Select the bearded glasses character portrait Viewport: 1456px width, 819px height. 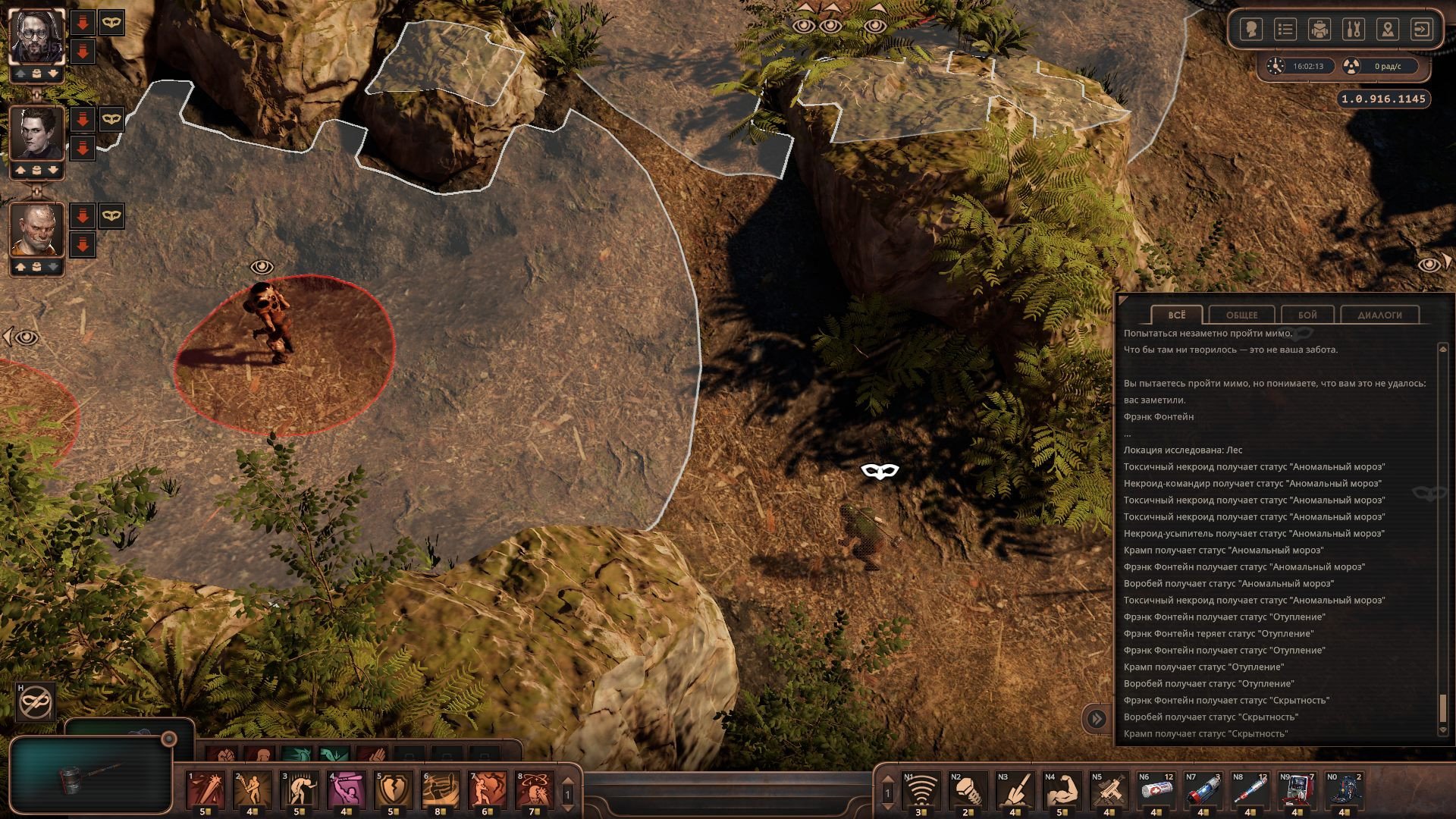(36, 36)
